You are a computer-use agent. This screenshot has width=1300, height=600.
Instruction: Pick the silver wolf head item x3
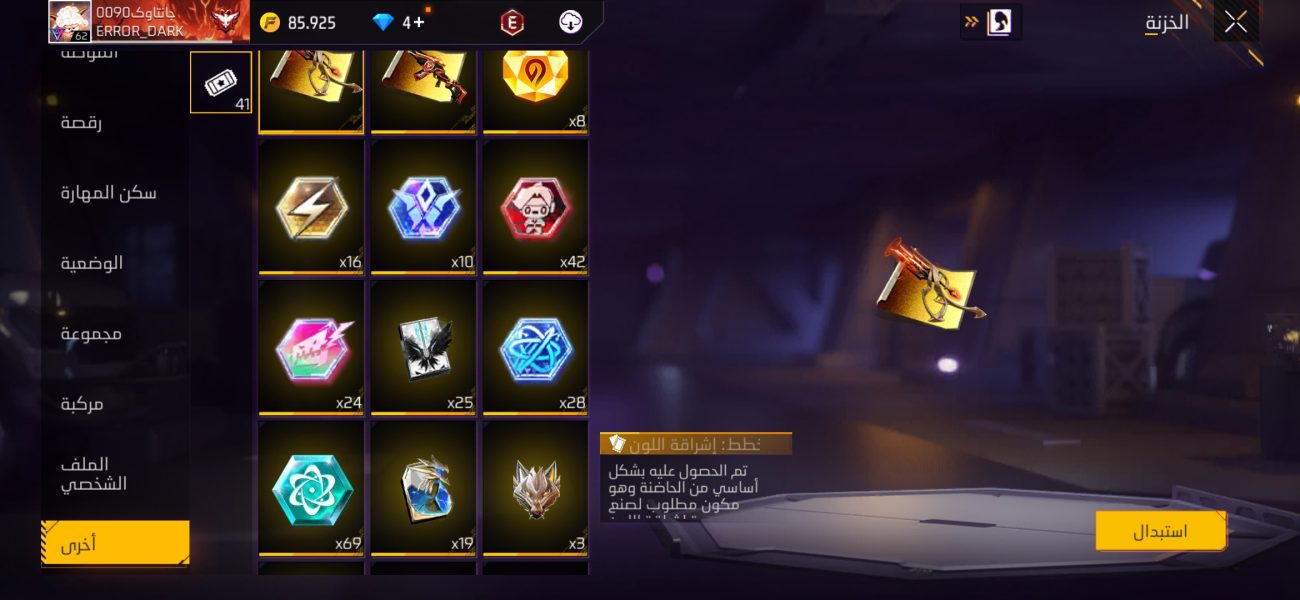click(x=535, y=489)
